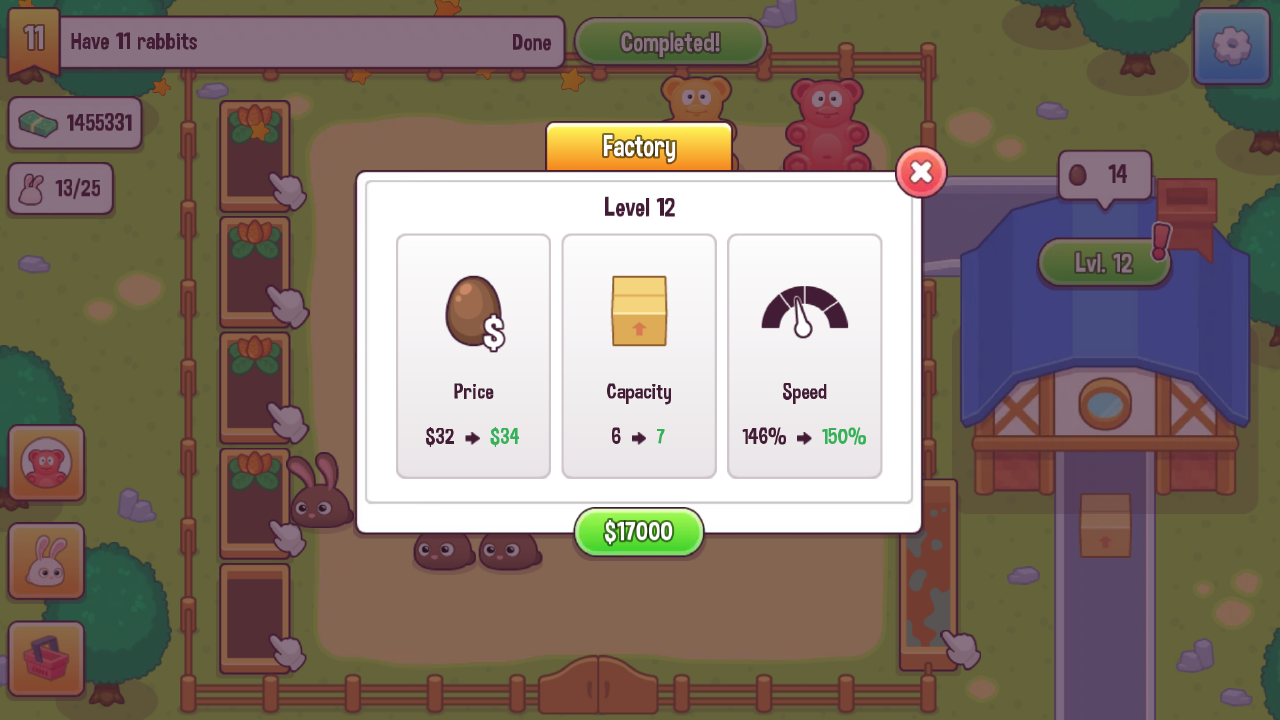
Task: Open the white rabbit menu icon
Action: tap(45, 560)
